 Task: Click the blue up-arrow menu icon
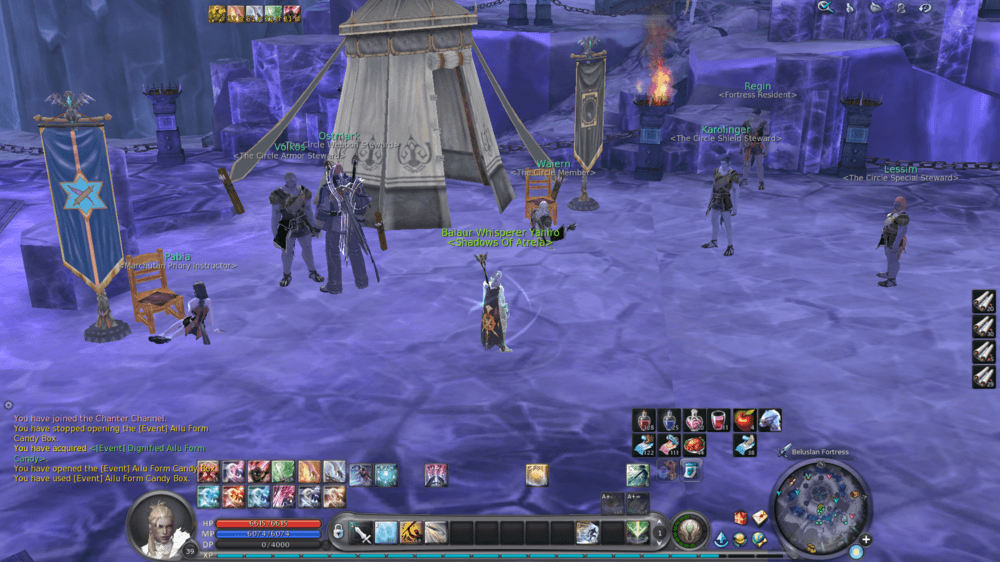[x=721, y=540]
